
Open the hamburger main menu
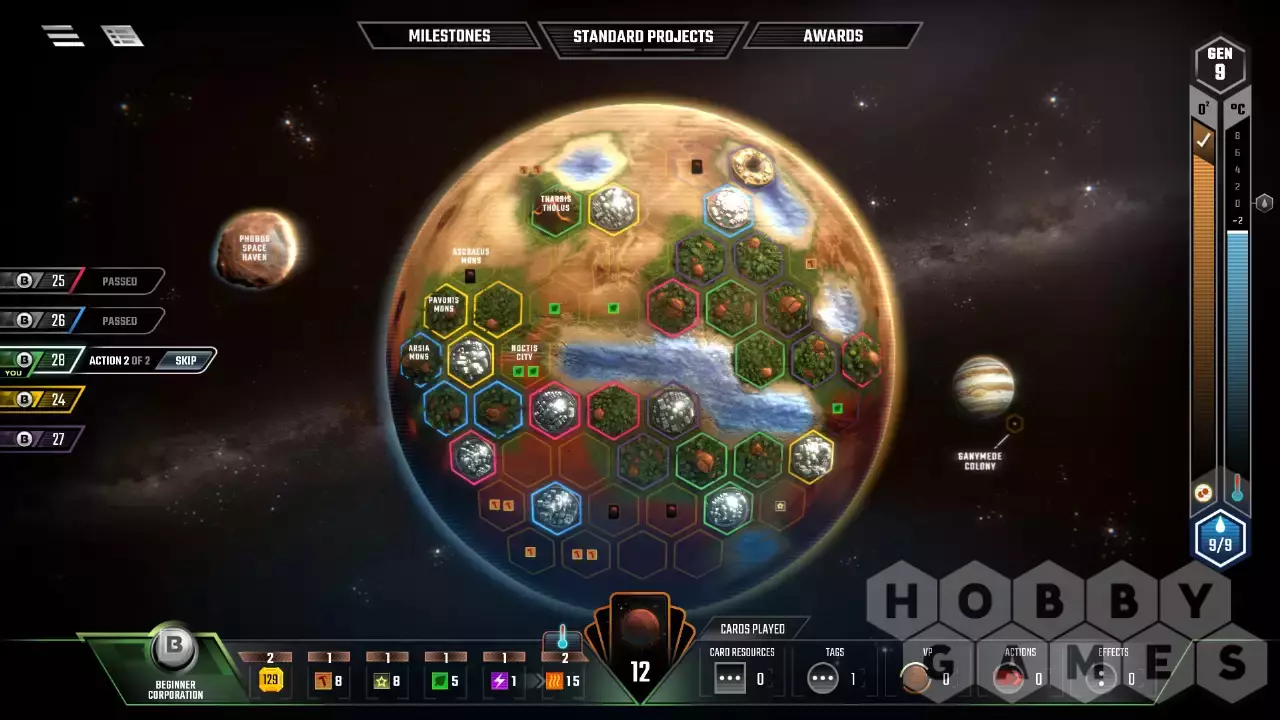(62, 35)
